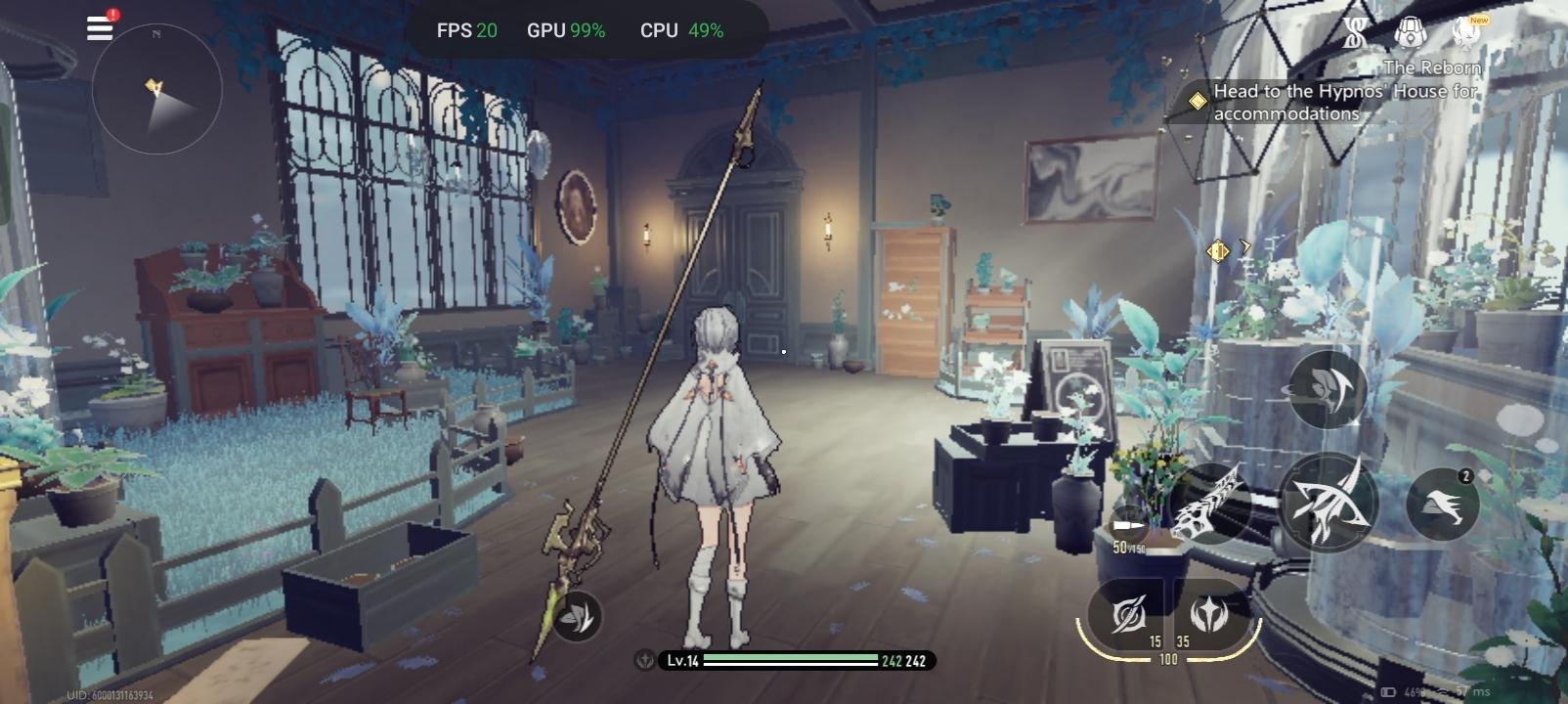
Task: Open the hamburger main menu
Action: [x=100, y=27]
